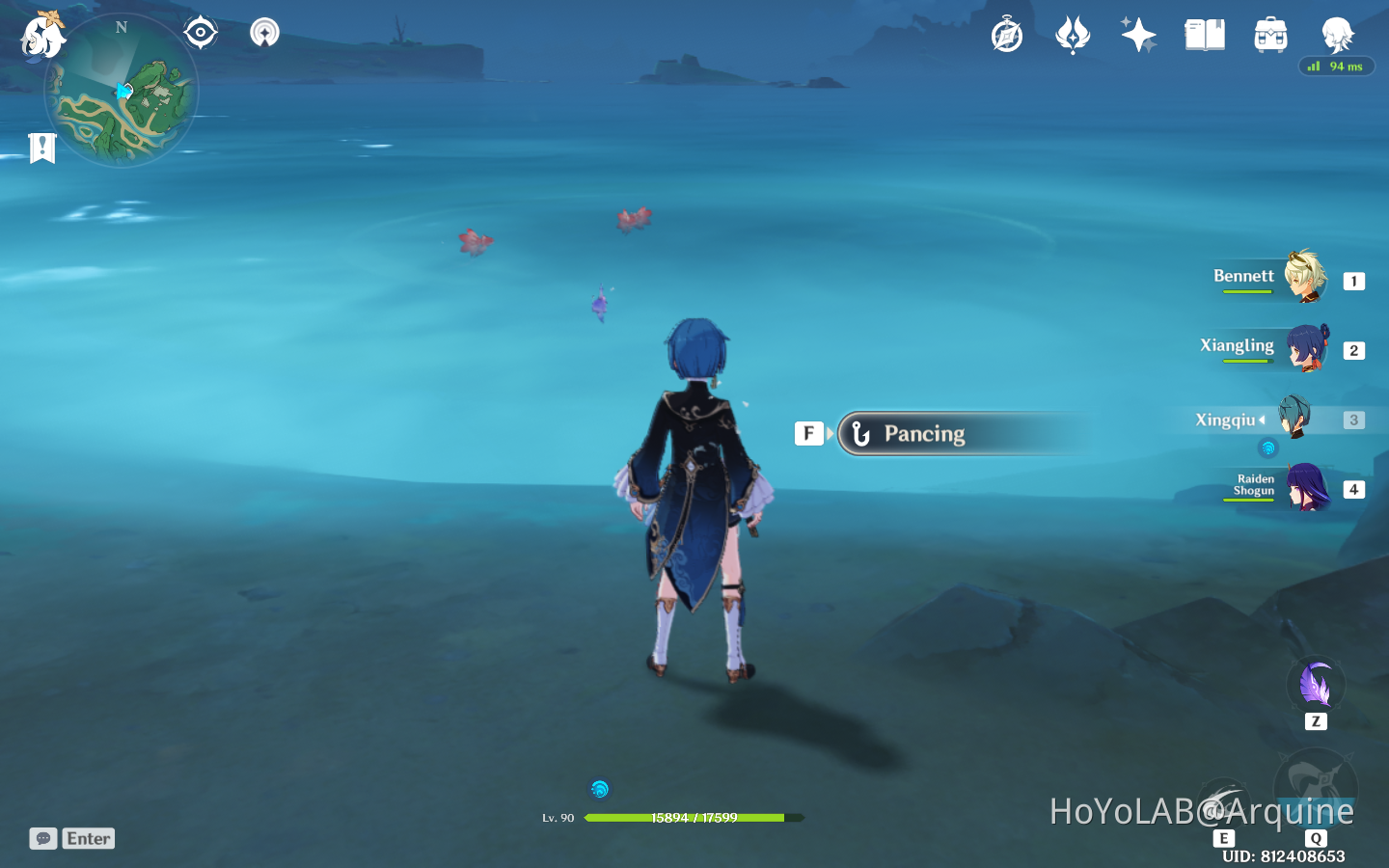
Task: Open the Events overview via the star icon
Action: pyautogui.click(x=1138, y=34)
